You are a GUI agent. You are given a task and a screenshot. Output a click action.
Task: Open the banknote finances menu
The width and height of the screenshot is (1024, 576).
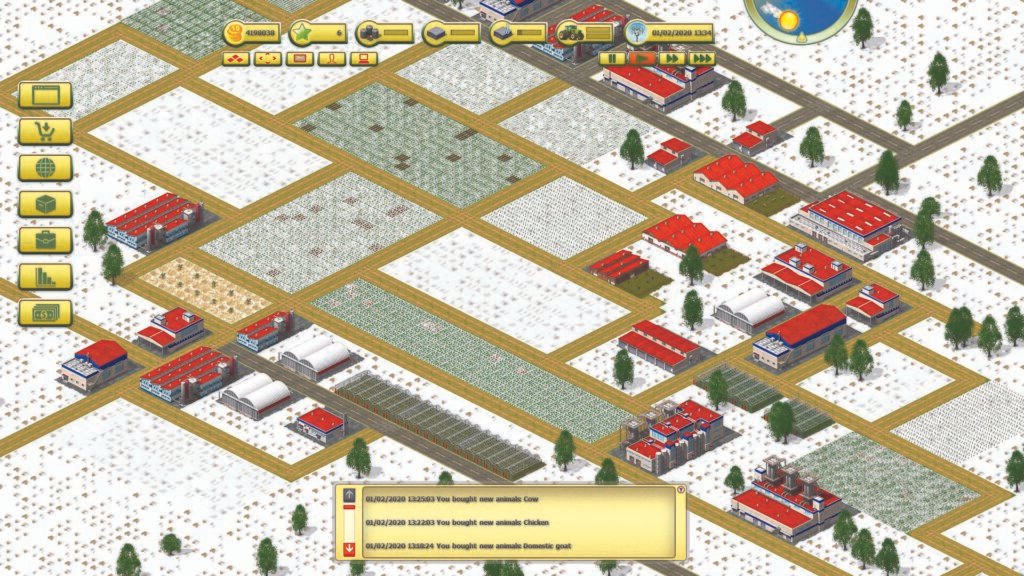45,312
